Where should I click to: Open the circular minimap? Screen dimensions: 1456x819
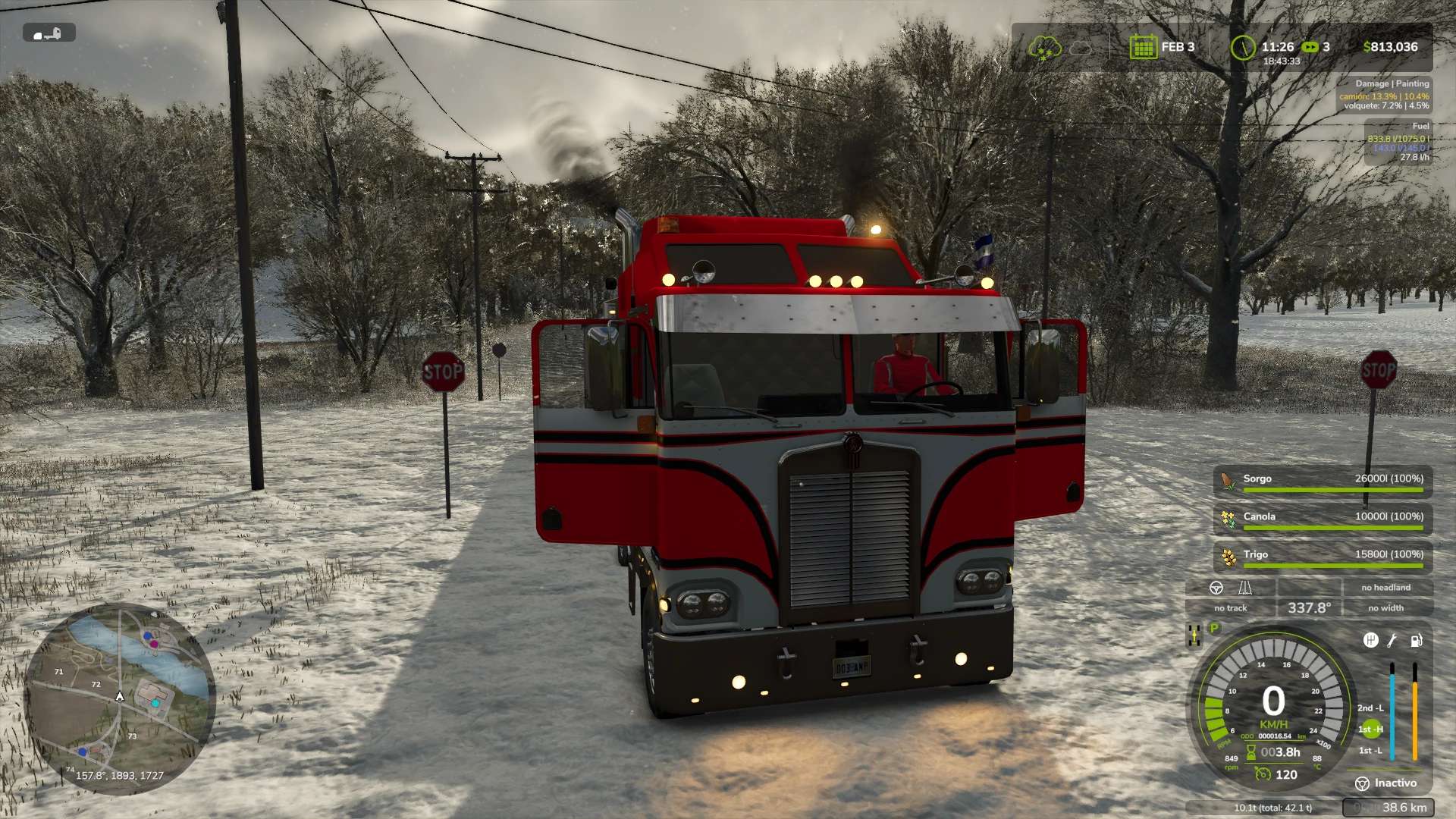click(x=120, y=698)
